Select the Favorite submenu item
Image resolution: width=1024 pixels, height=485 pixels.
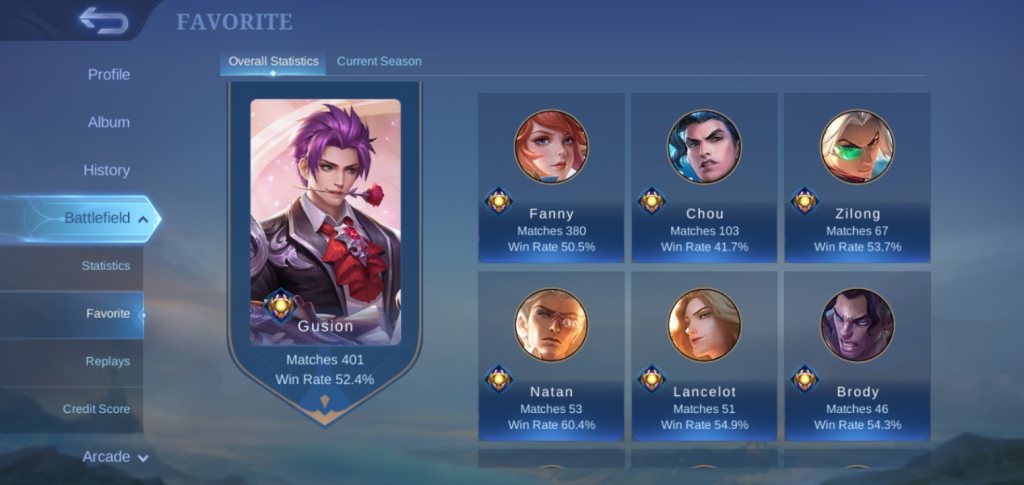(x=108, y=314)
